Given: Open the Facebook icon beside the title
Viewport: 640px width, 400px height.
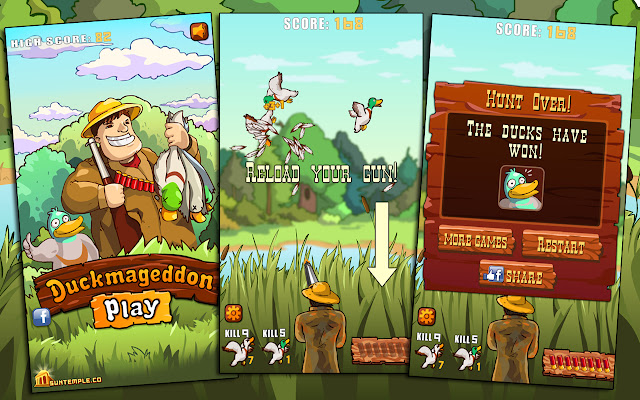Looking at the screenshot, I should tap(43, 318).
